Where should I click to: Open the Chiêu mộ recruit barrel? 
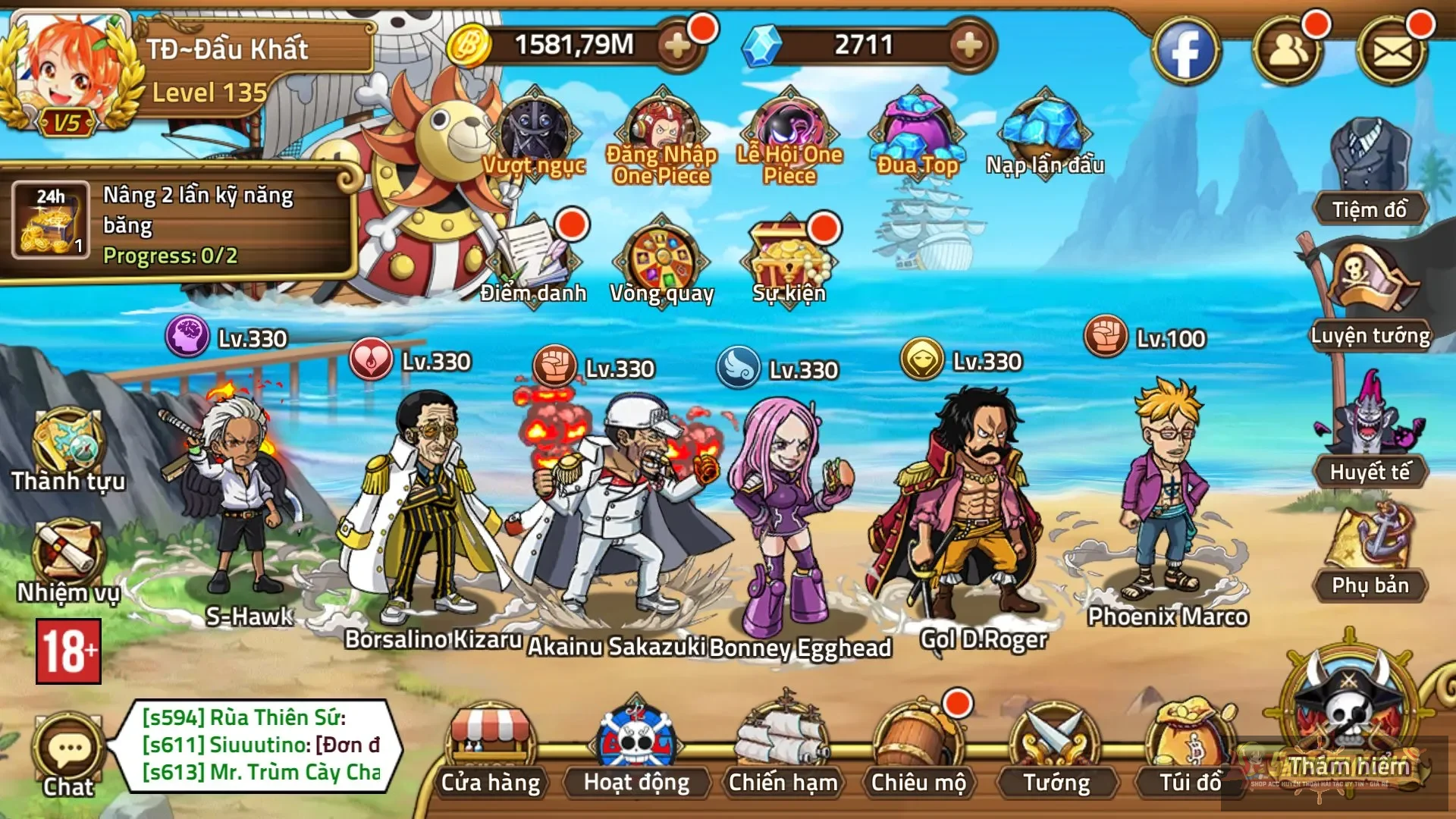918,747
